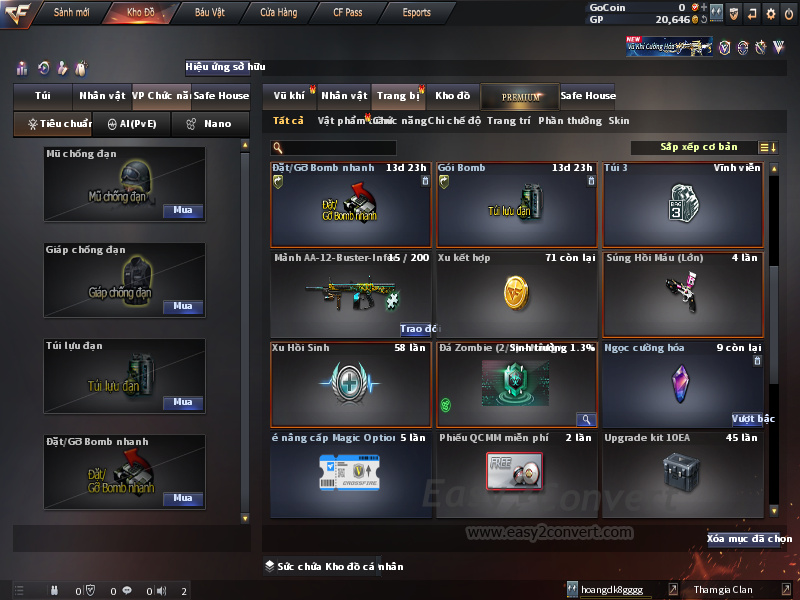This screenshot has height=600, width=800.
Task: Select the Vũ khí inventory category
Action: click(289, 96)
